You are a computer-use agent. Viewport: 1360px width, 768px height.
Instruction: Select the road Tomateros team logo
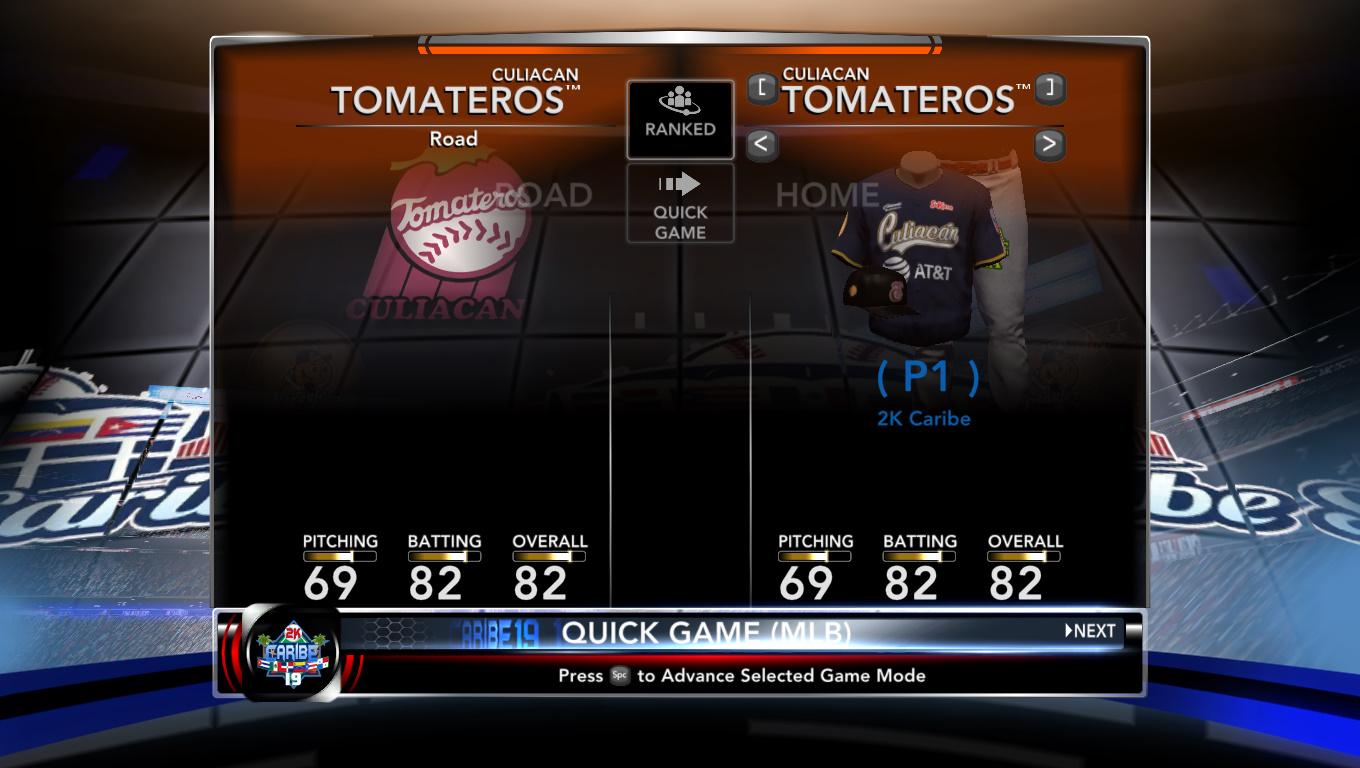pyautogui.click(x=455, y=240)
